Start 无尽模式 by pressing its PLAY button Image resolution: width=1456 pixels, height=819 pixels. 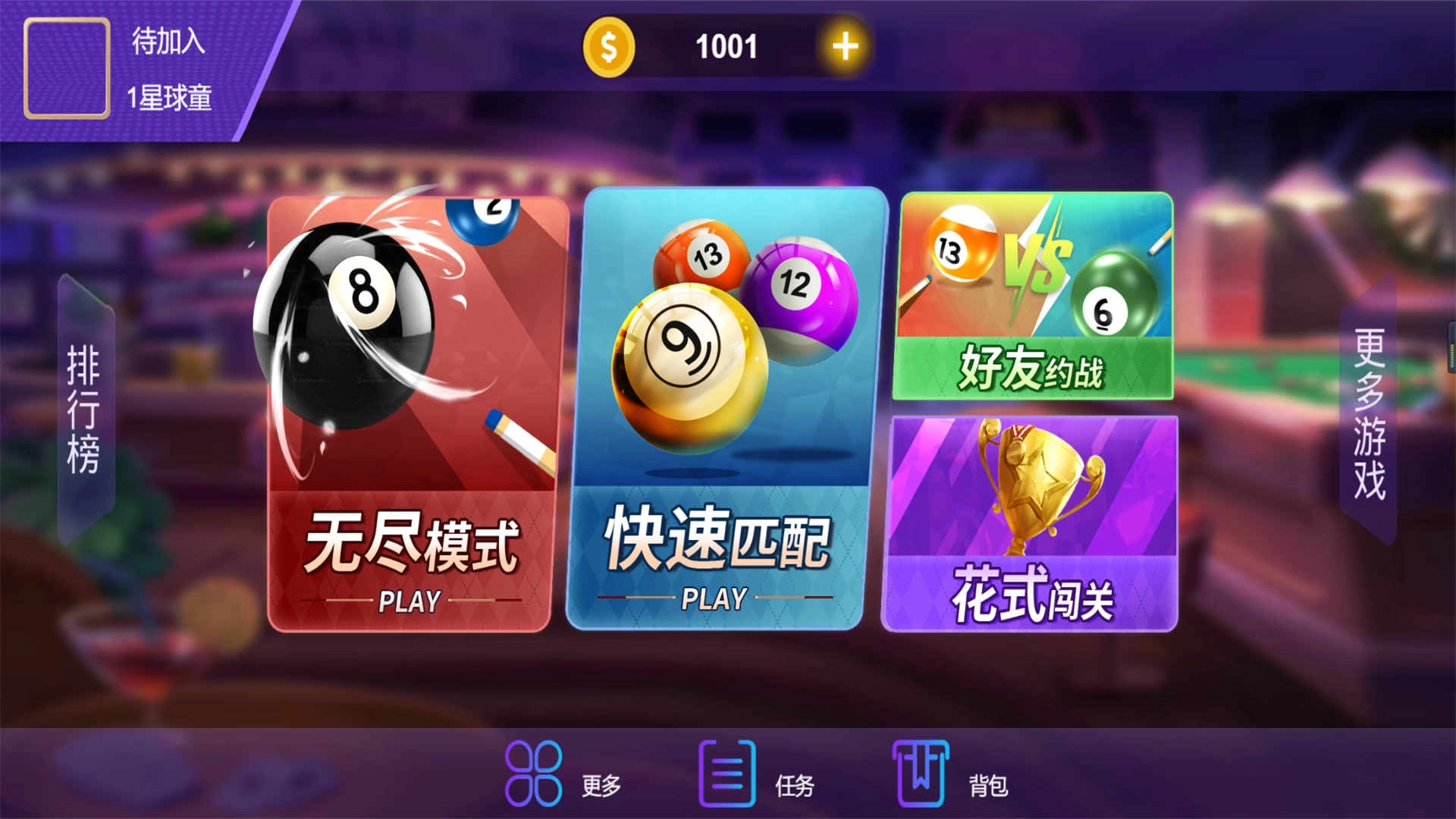point(408,601)
